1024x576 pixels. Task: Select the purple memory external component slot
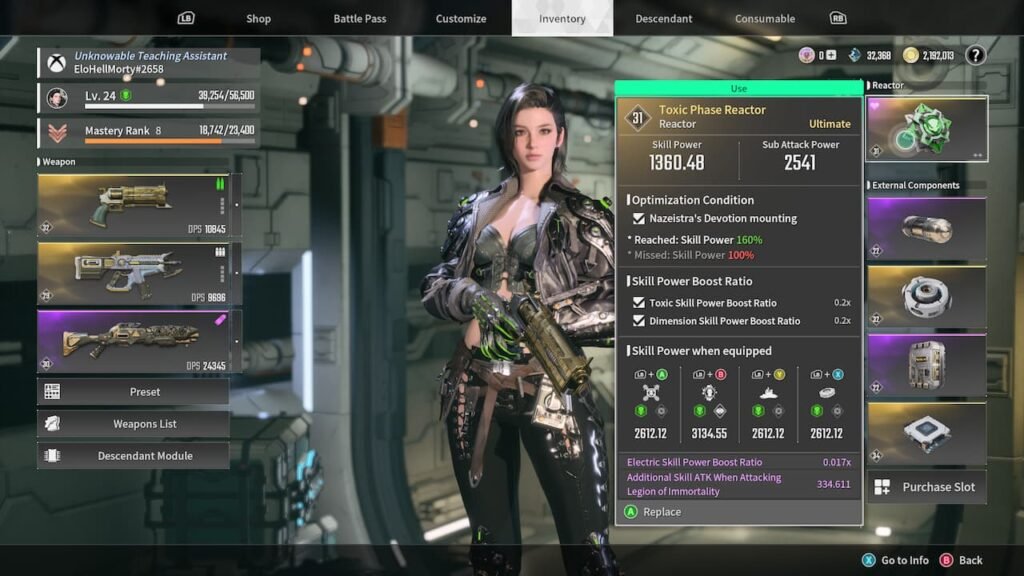pos(926,365)
